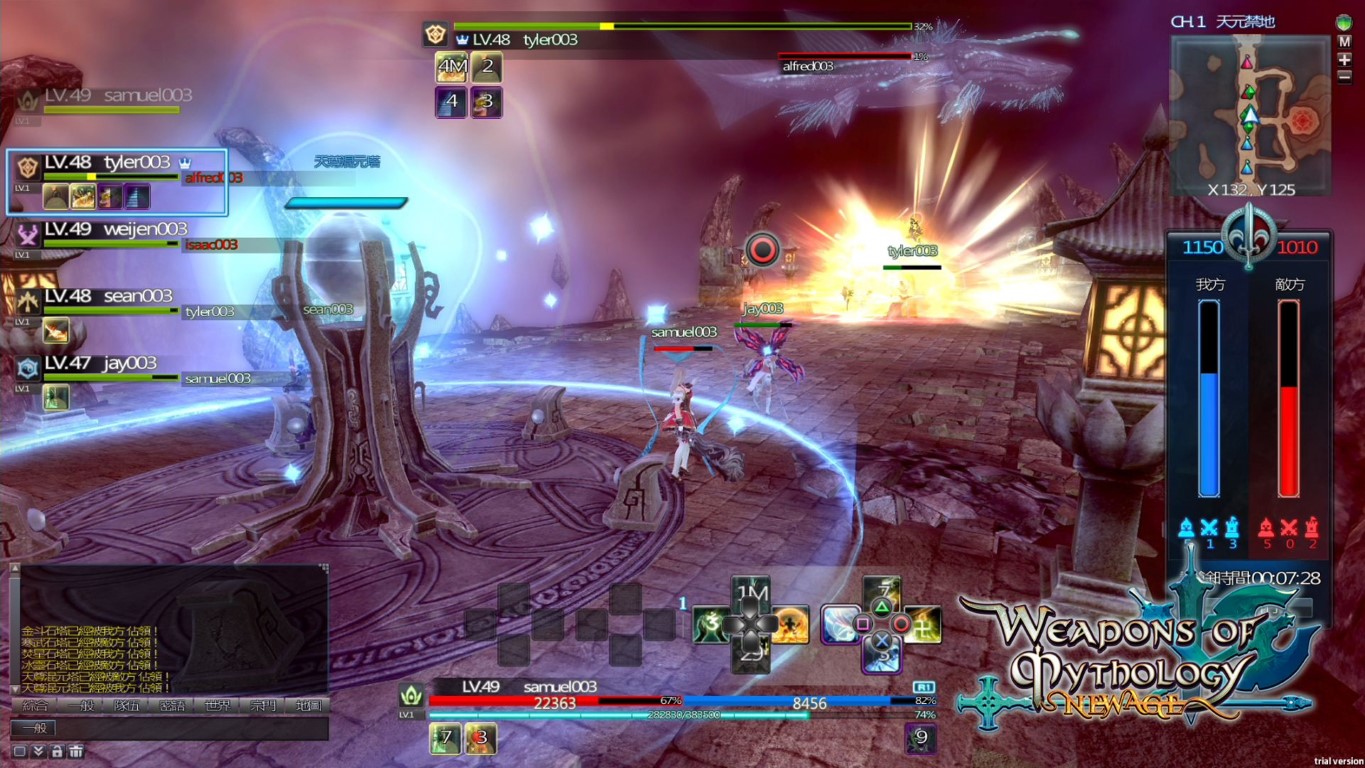Open the full map with M button
The width and height of the screenshot is (1365, 768).
click(x=1344, y=41)
